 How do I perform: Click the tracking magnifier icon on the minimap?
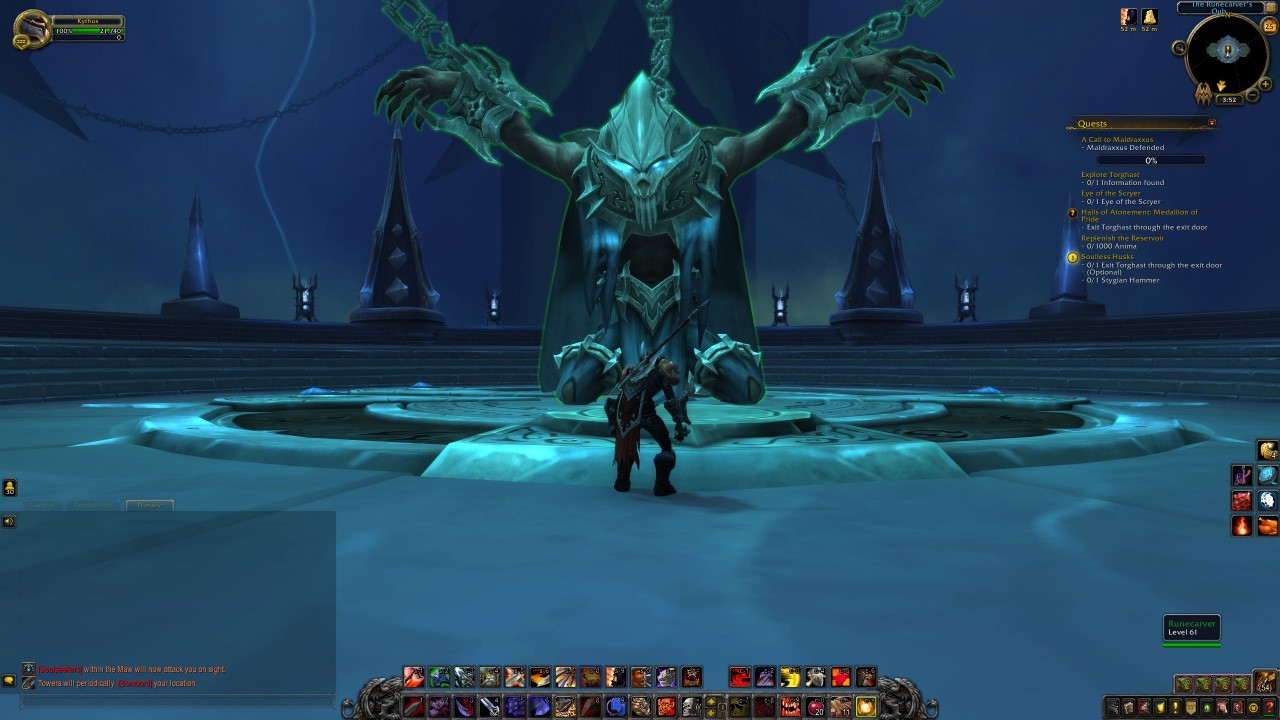pyautogui.click(x=1179, y=48)
